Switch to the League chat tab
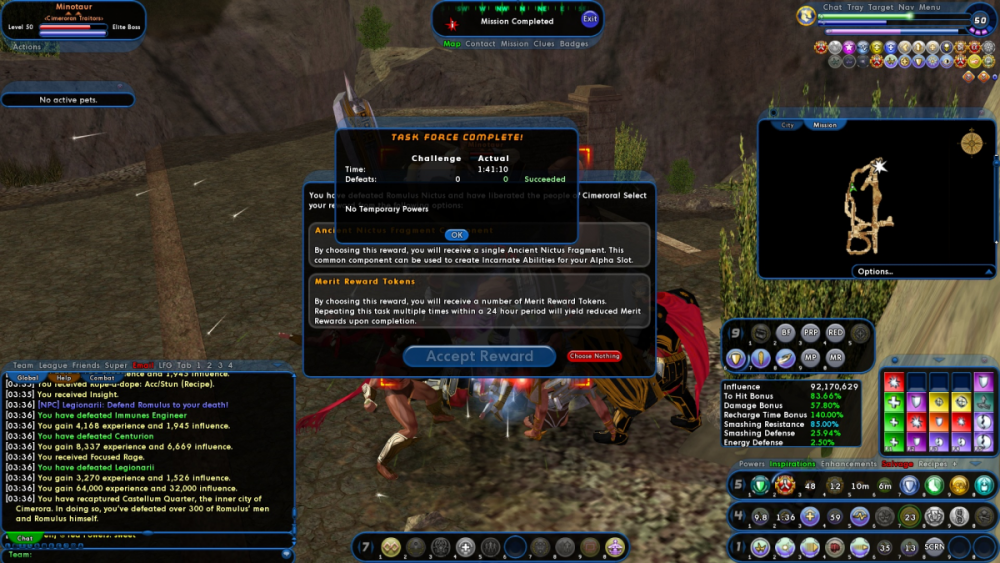The height and width of the screenshot is (563, 1000). point(51,365)
